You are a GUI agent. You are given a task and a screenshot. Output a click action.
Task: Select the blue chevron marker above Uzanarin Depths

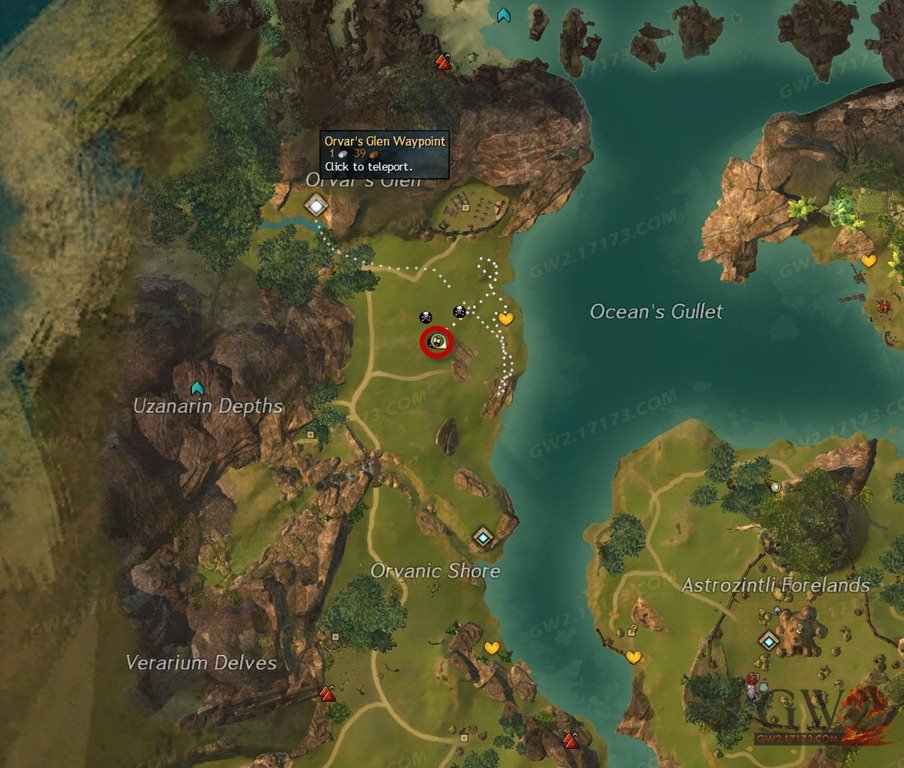(x=197, y=388)
